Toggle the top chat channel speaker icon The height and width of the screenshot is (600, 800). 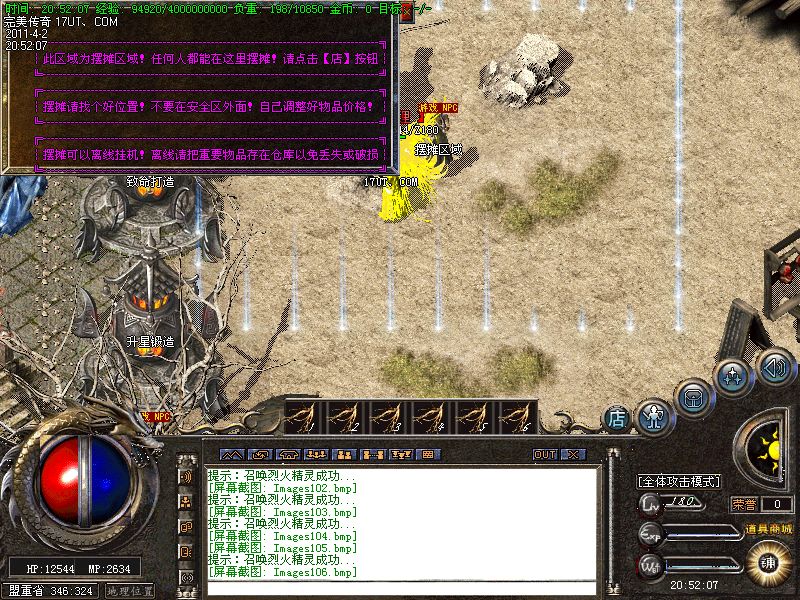(x=186, y=476)
